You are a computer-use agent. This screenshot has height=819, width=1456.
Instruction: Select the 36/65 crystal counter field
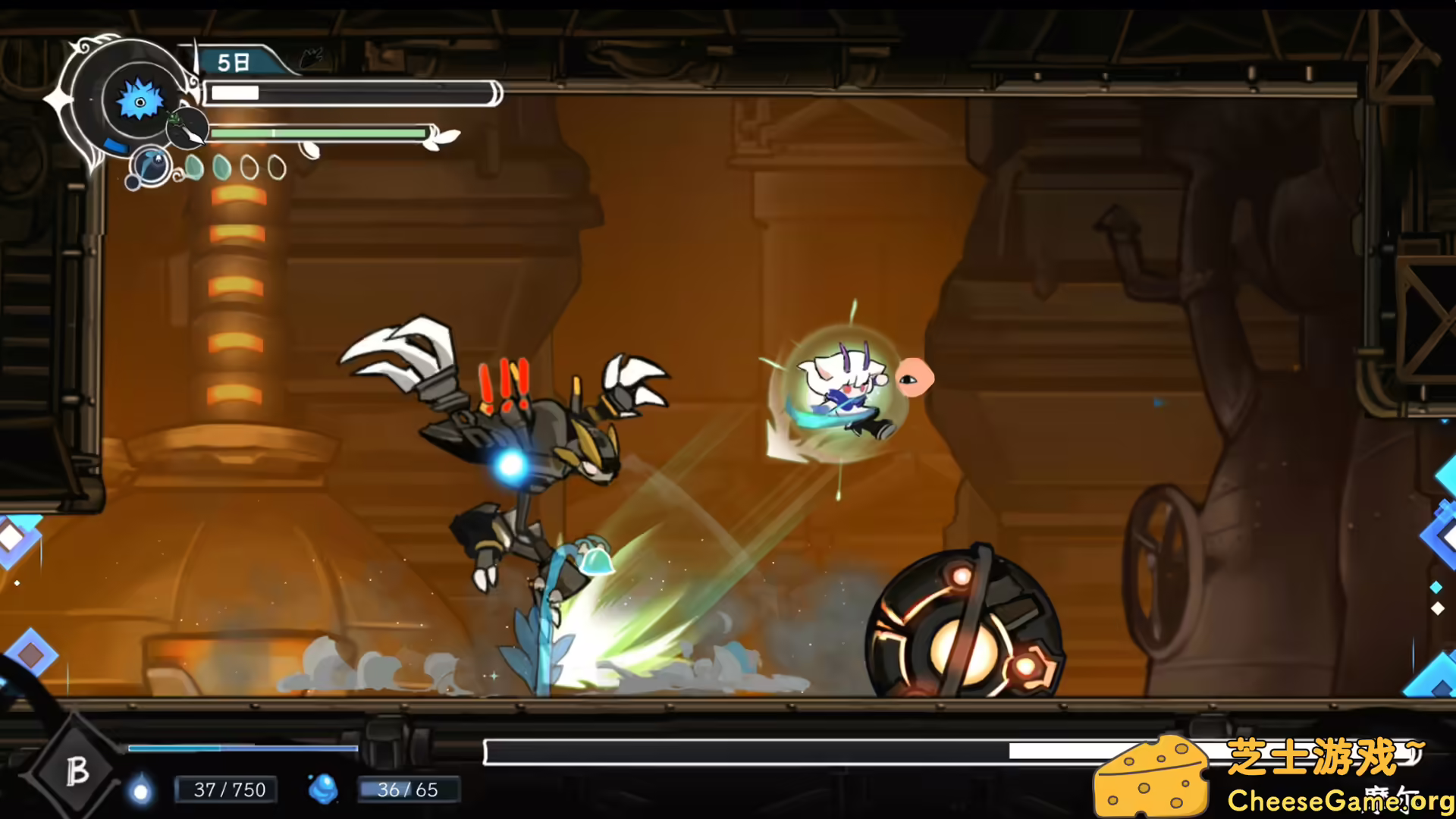(x=406, y=790)
